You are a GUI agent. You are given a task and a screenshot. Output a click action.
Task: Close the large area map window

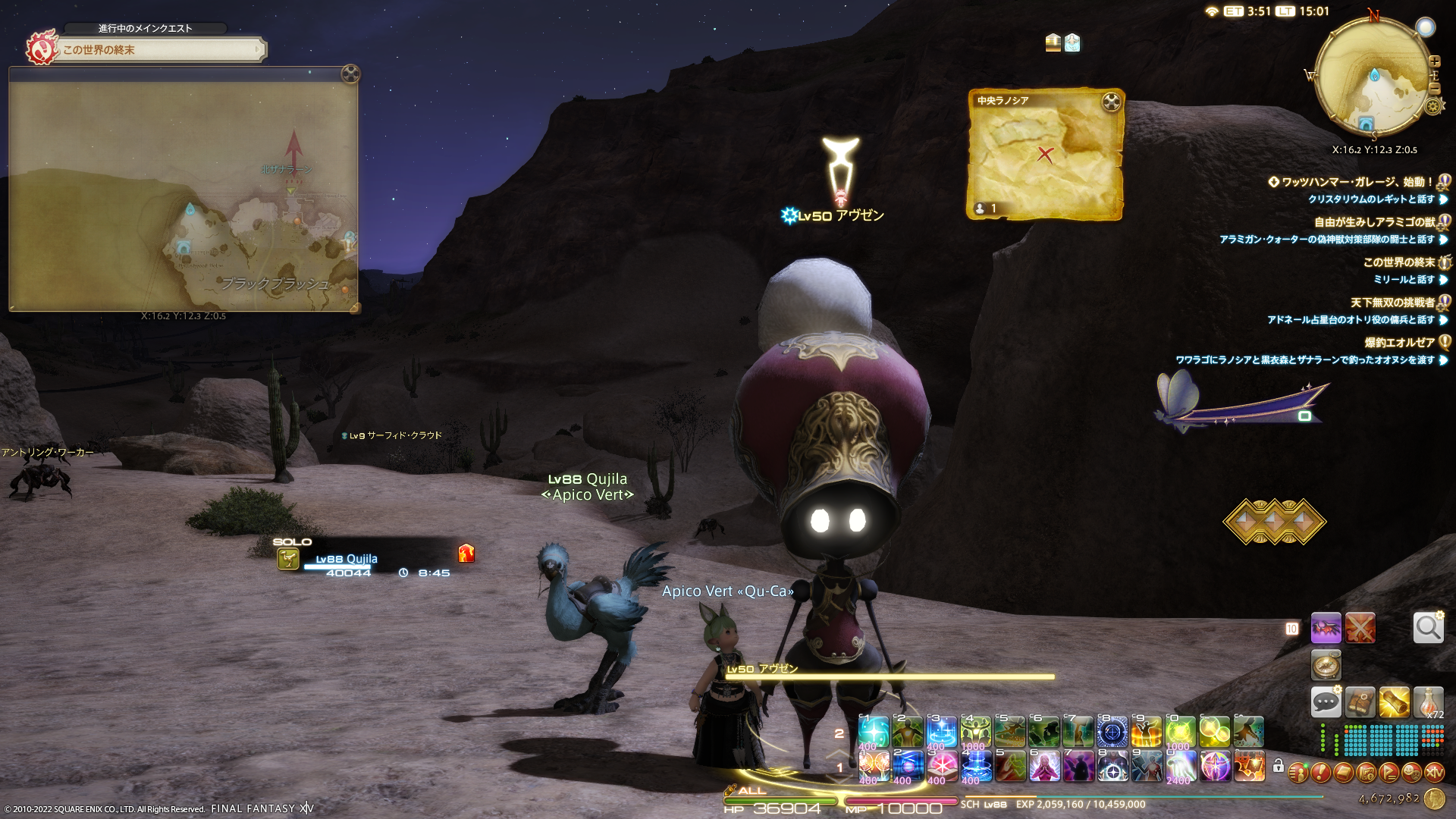pos(350,74)
